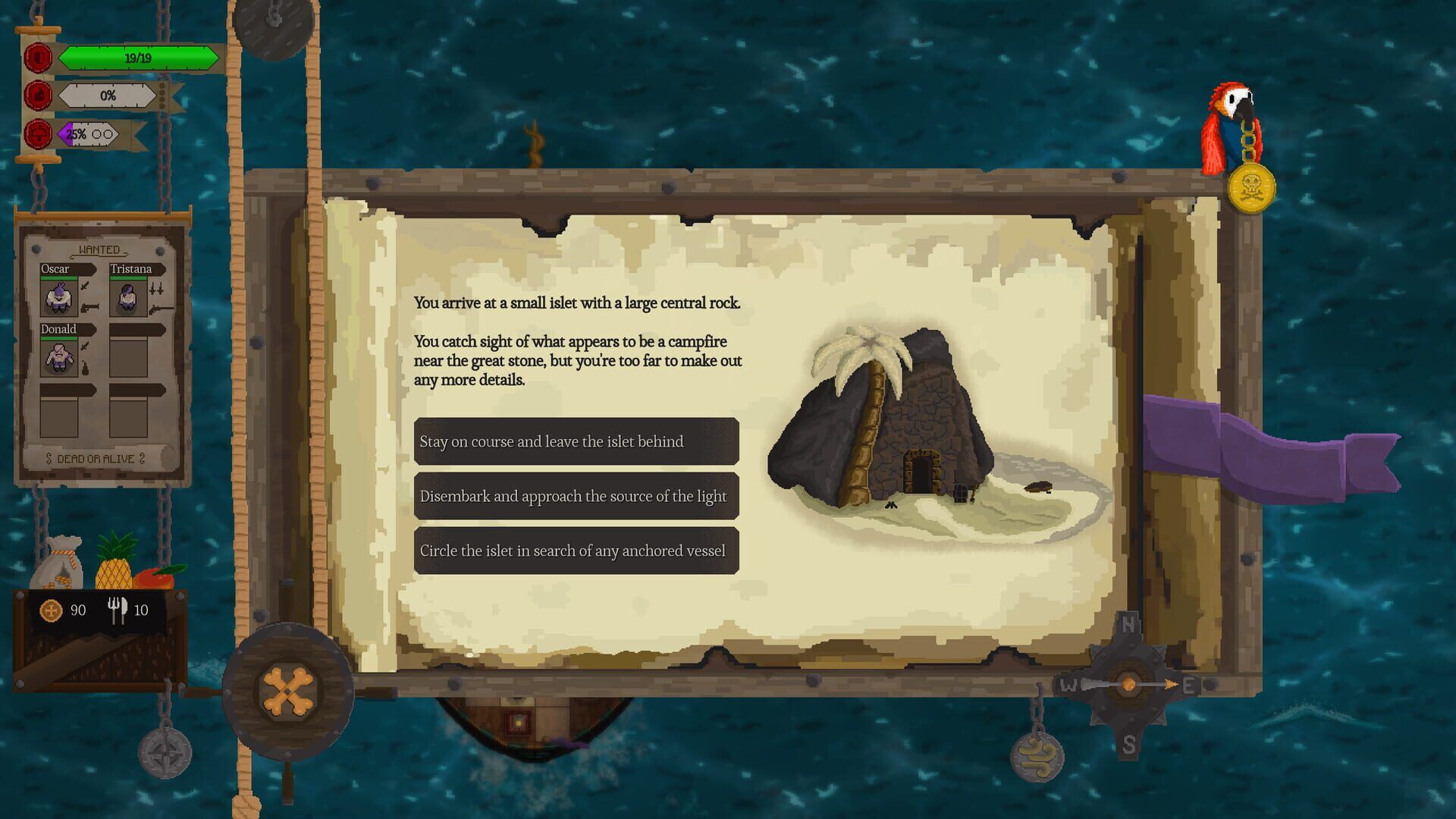Choose "Disembark and approach the source of the light"

coord(575,496)
